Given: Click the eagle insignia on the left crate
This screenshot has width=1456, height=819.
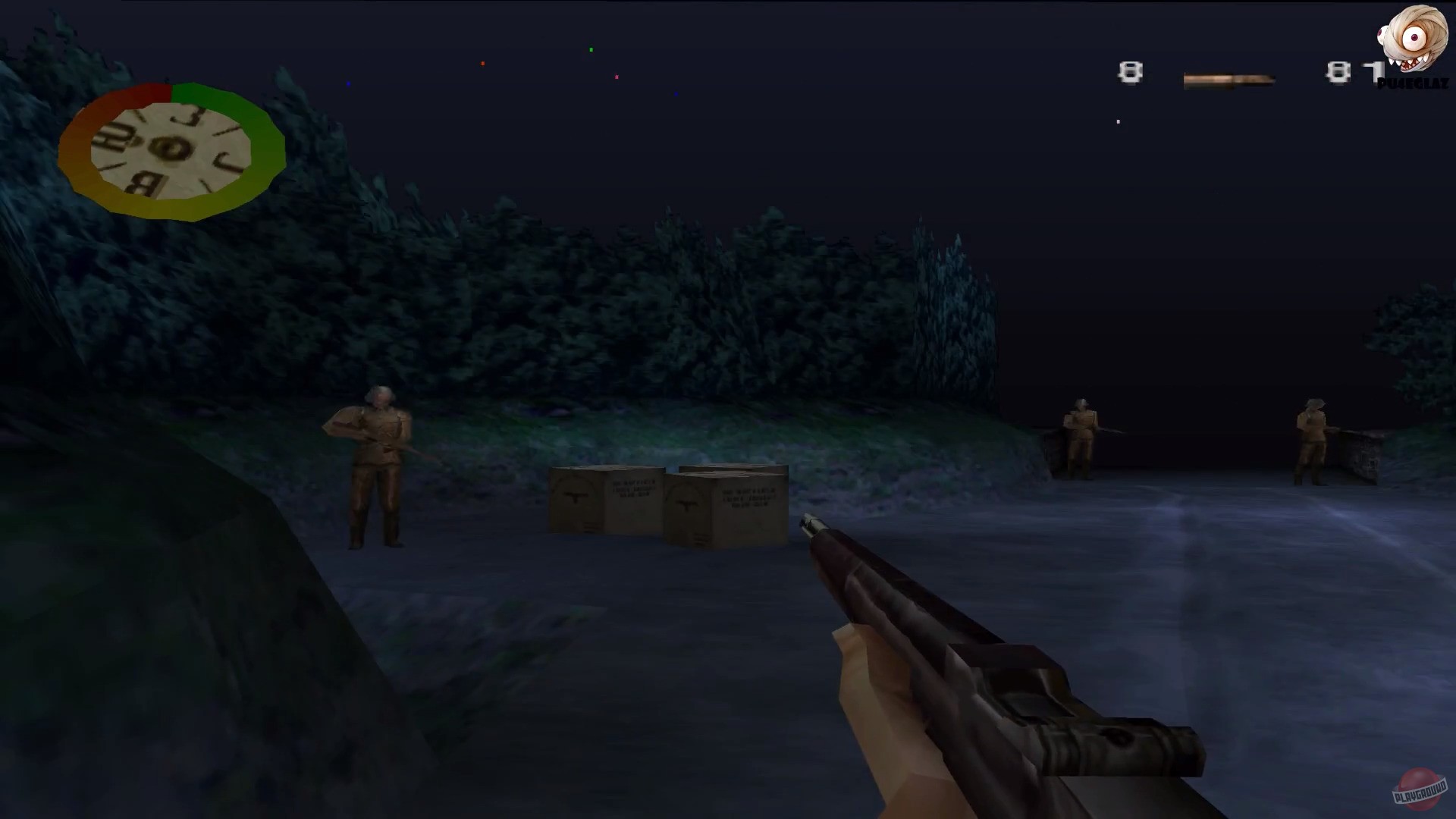Looking at the screenshot, I should pos(576,497).
